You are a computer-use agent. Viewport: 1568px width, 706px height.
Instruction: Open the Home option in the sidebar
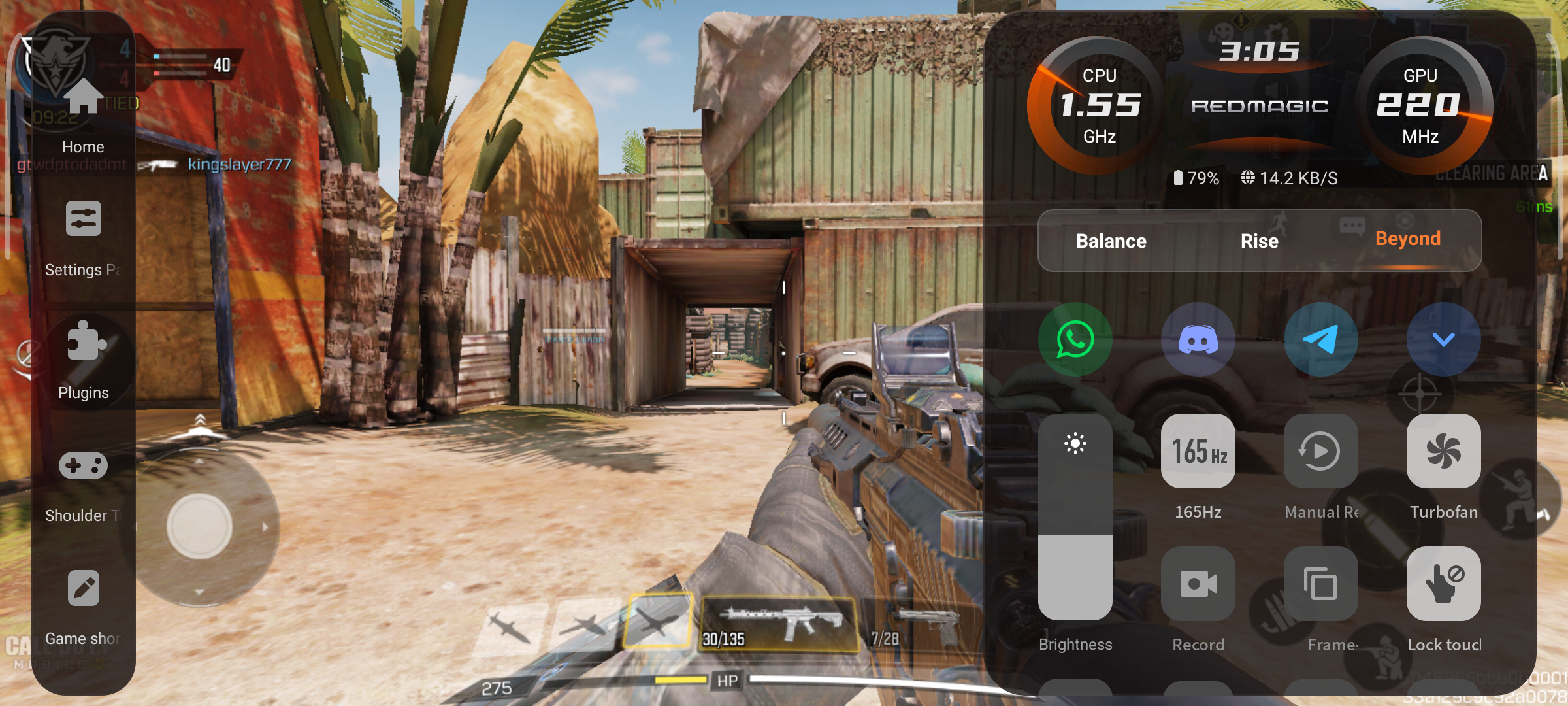(84, 114)
